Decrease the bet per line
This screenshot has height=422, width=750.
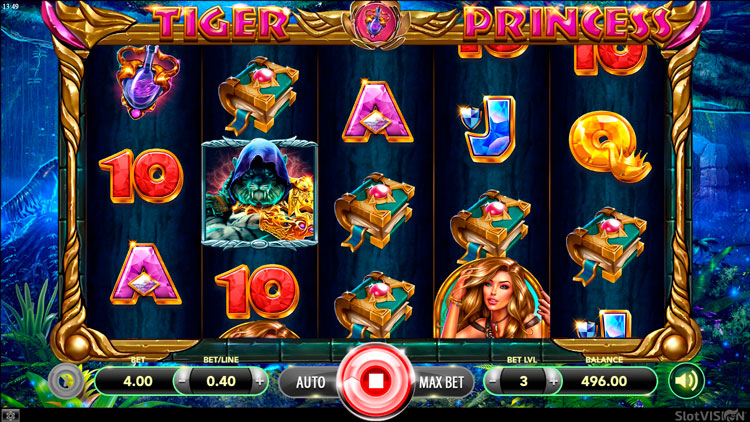pos(183,381)
